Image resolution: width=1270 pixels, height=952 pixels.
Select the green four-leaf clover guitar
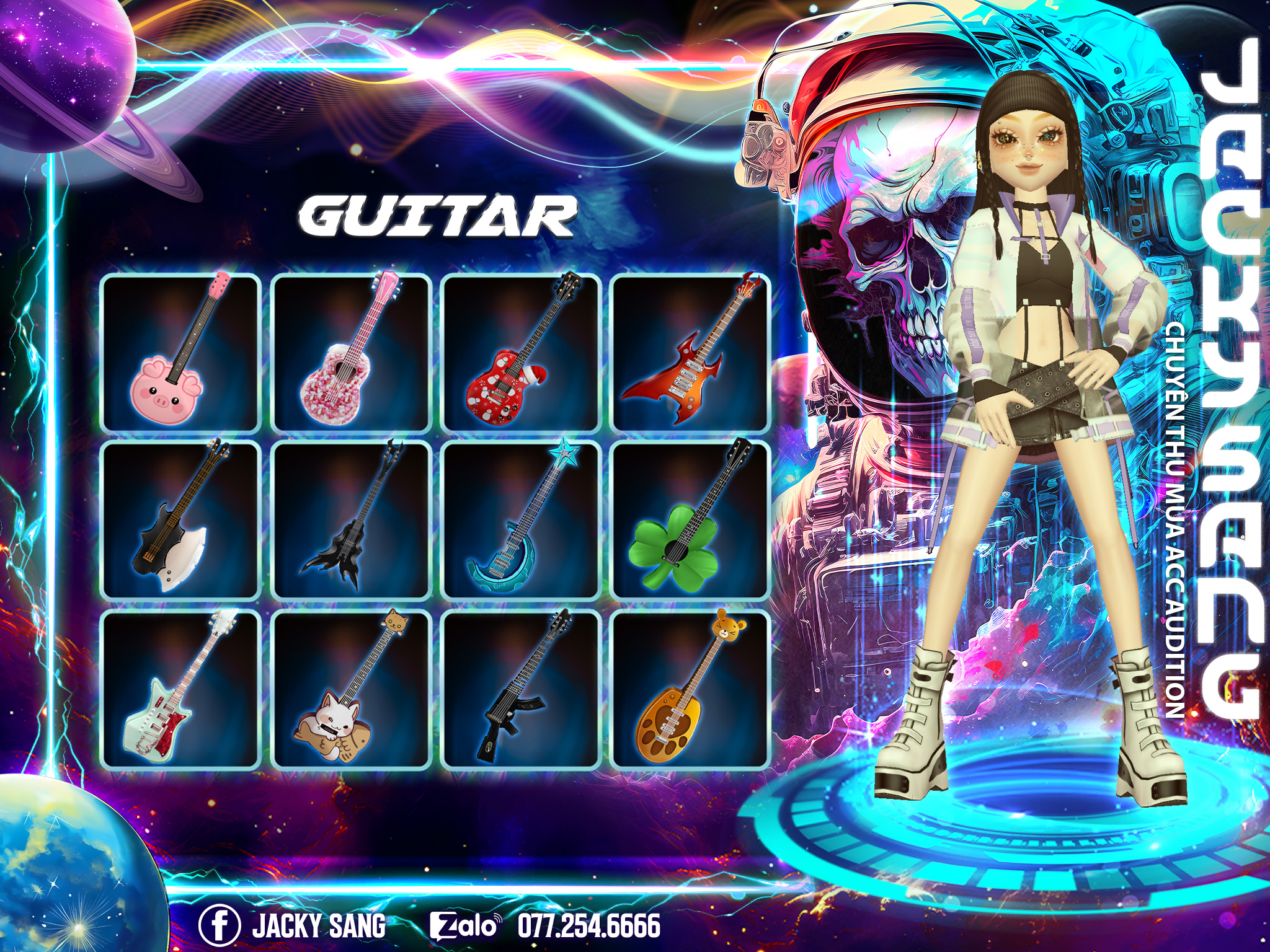(690, 521)
